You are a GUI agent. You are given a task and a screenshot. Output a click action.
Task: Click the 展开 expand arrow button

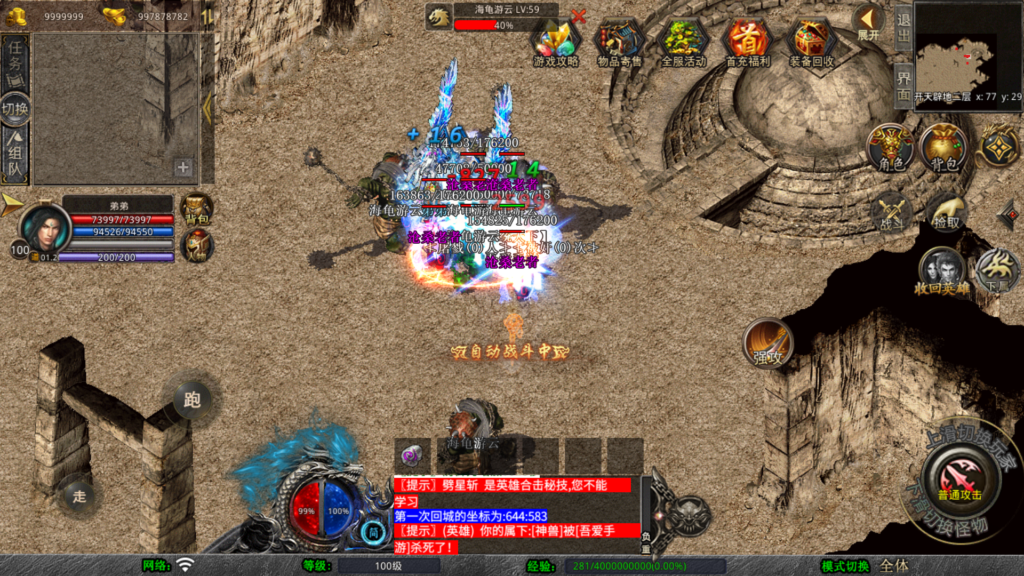(868, 21)
